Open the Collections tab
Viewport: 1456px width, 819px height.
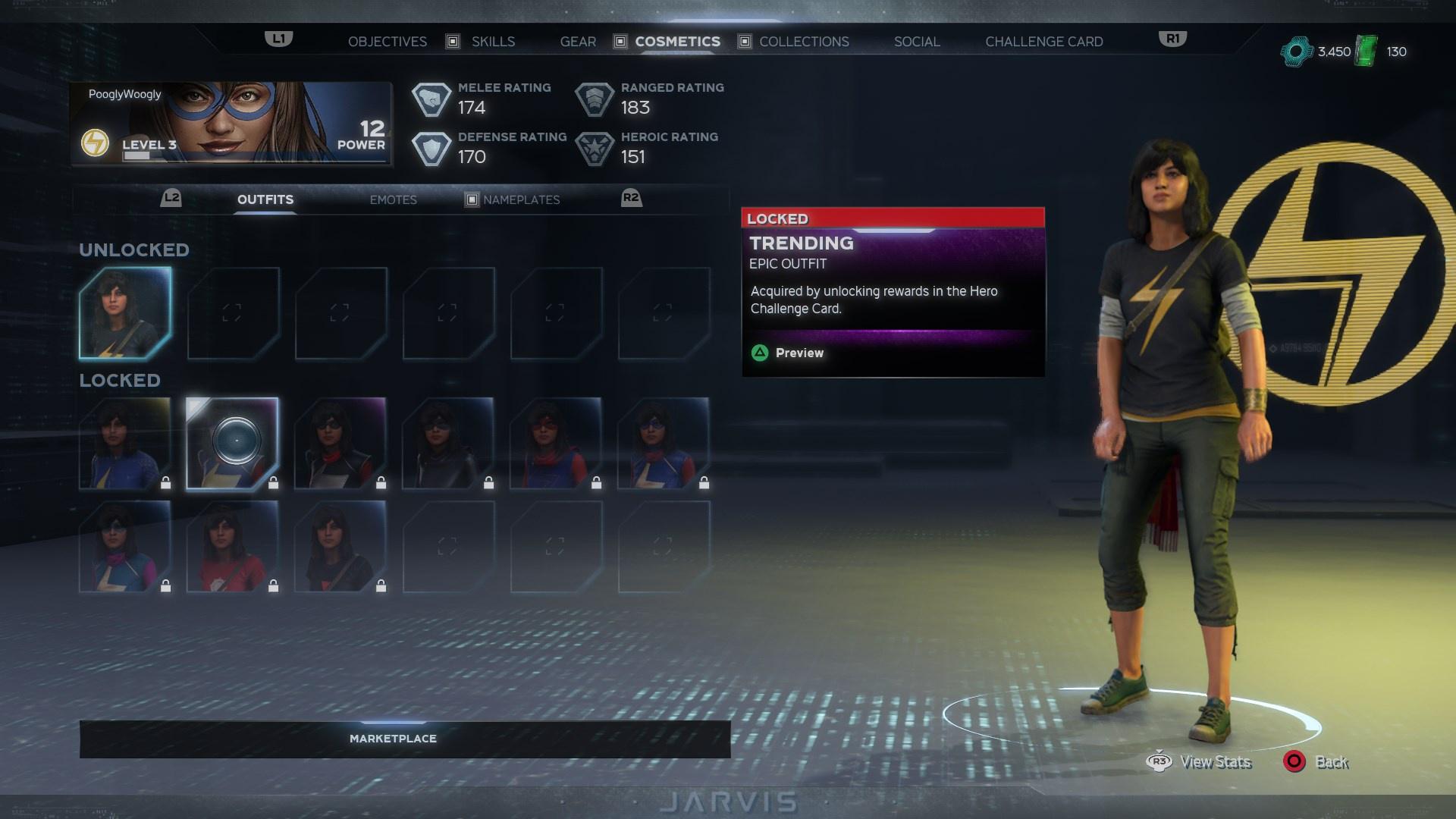[804, 42]
